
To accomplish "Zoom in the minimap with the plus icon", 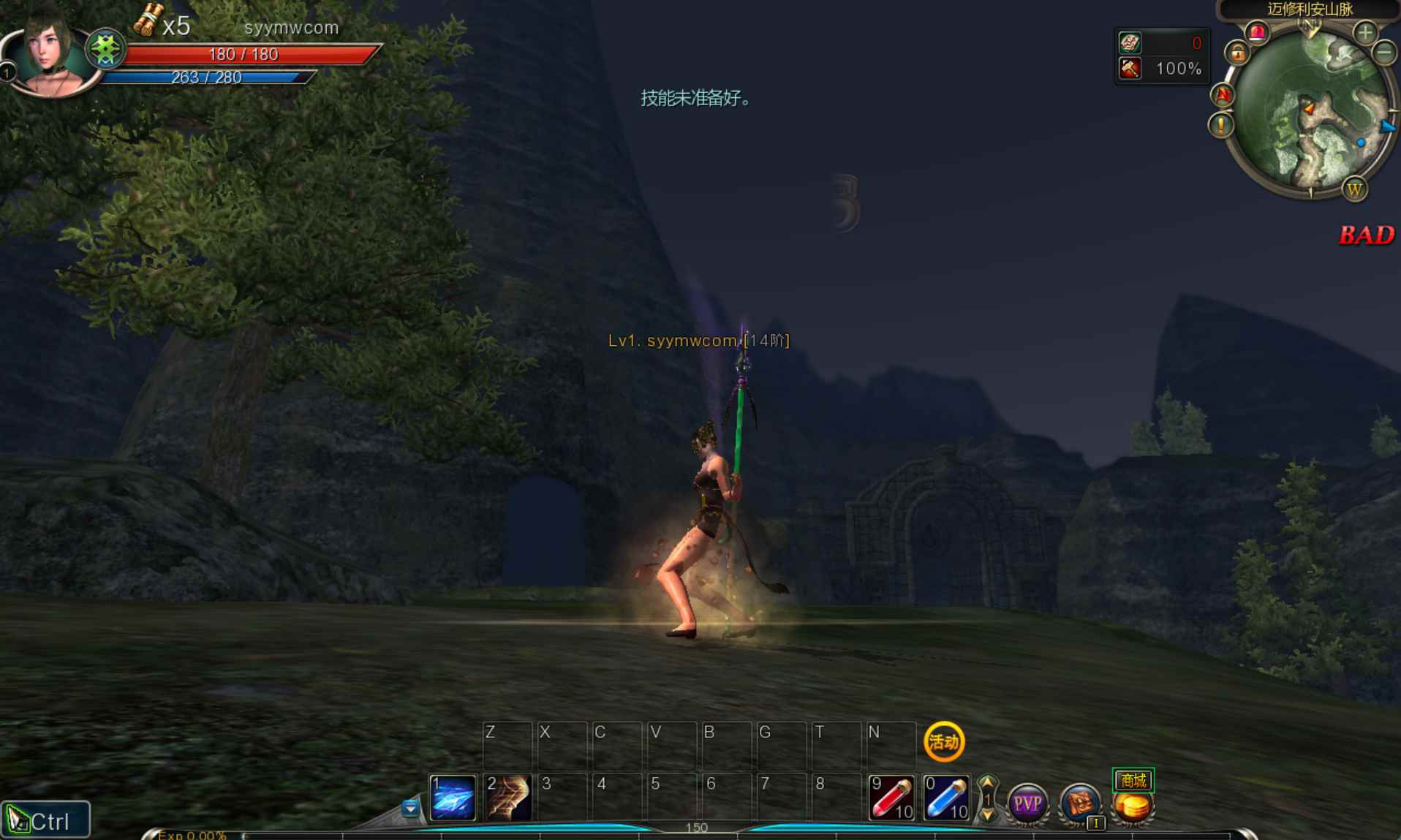I will 1364,33.
